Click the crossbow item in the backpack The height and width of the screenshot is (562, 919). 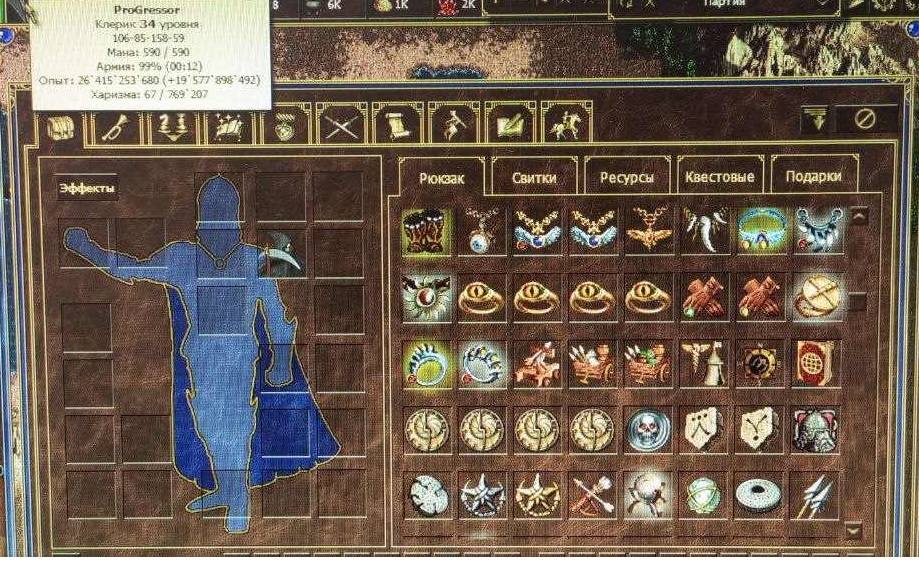click(592, 494)
